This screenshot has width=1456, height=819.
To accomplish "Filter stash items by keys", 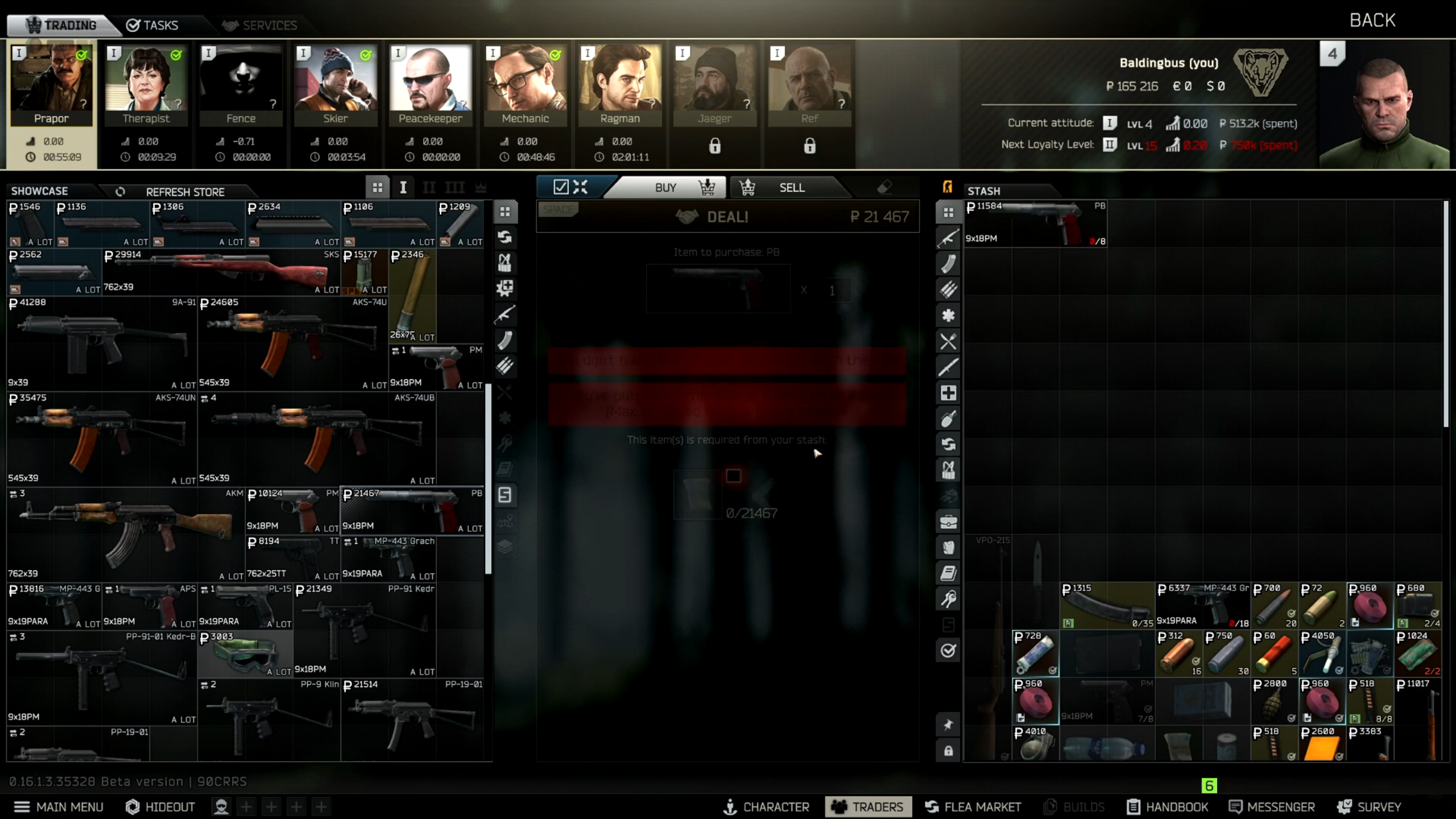I will (949, 598).
